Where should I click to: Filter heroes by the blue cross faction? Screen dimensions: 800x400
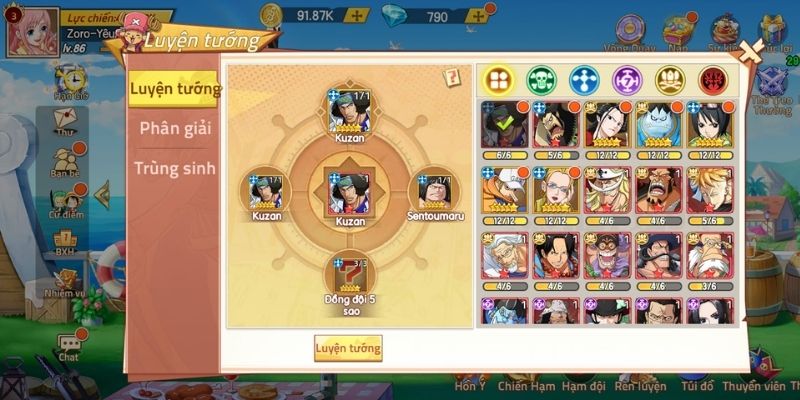pyautogui.click(x=584, y=79)
